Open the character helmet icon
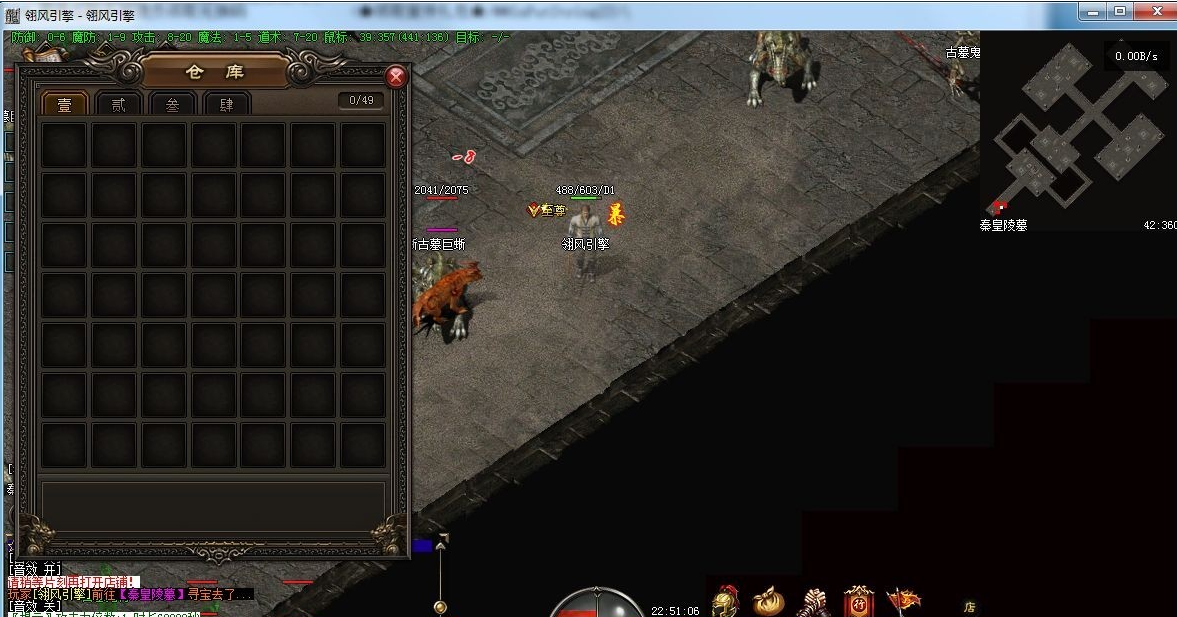 point(724,602)
